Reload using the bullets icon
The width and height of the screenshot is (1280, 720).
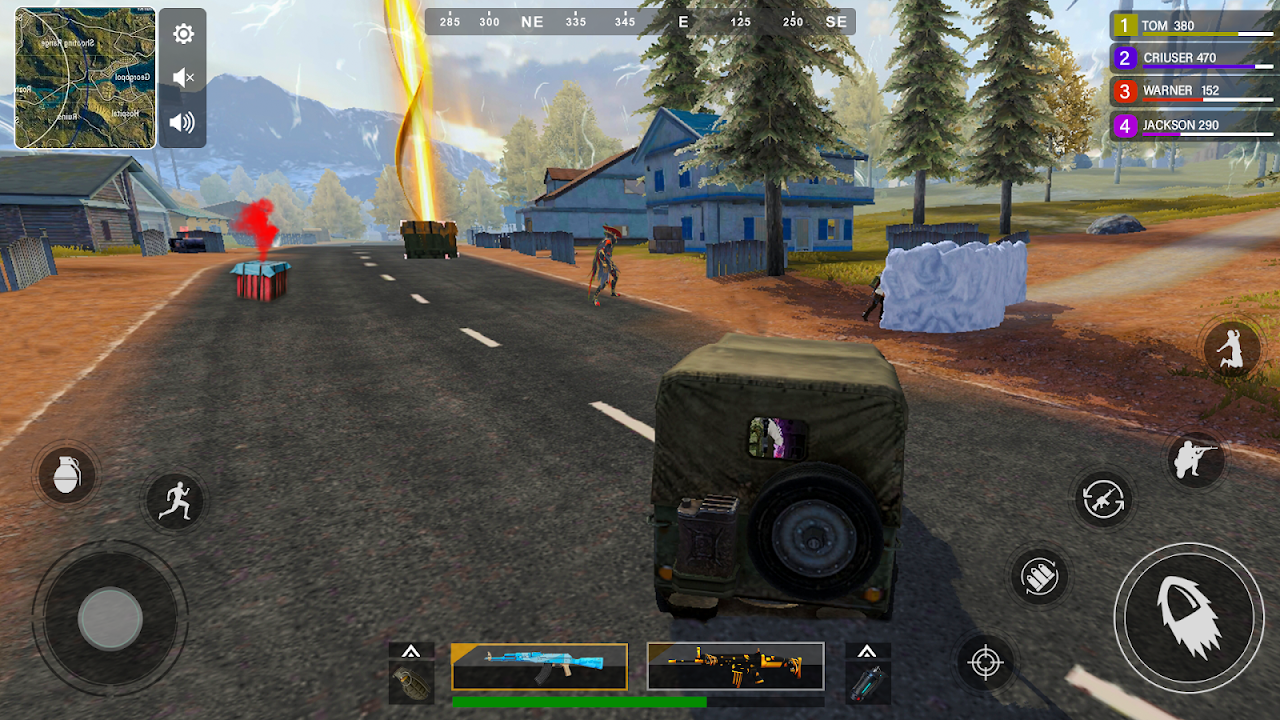coord(1040,577)
